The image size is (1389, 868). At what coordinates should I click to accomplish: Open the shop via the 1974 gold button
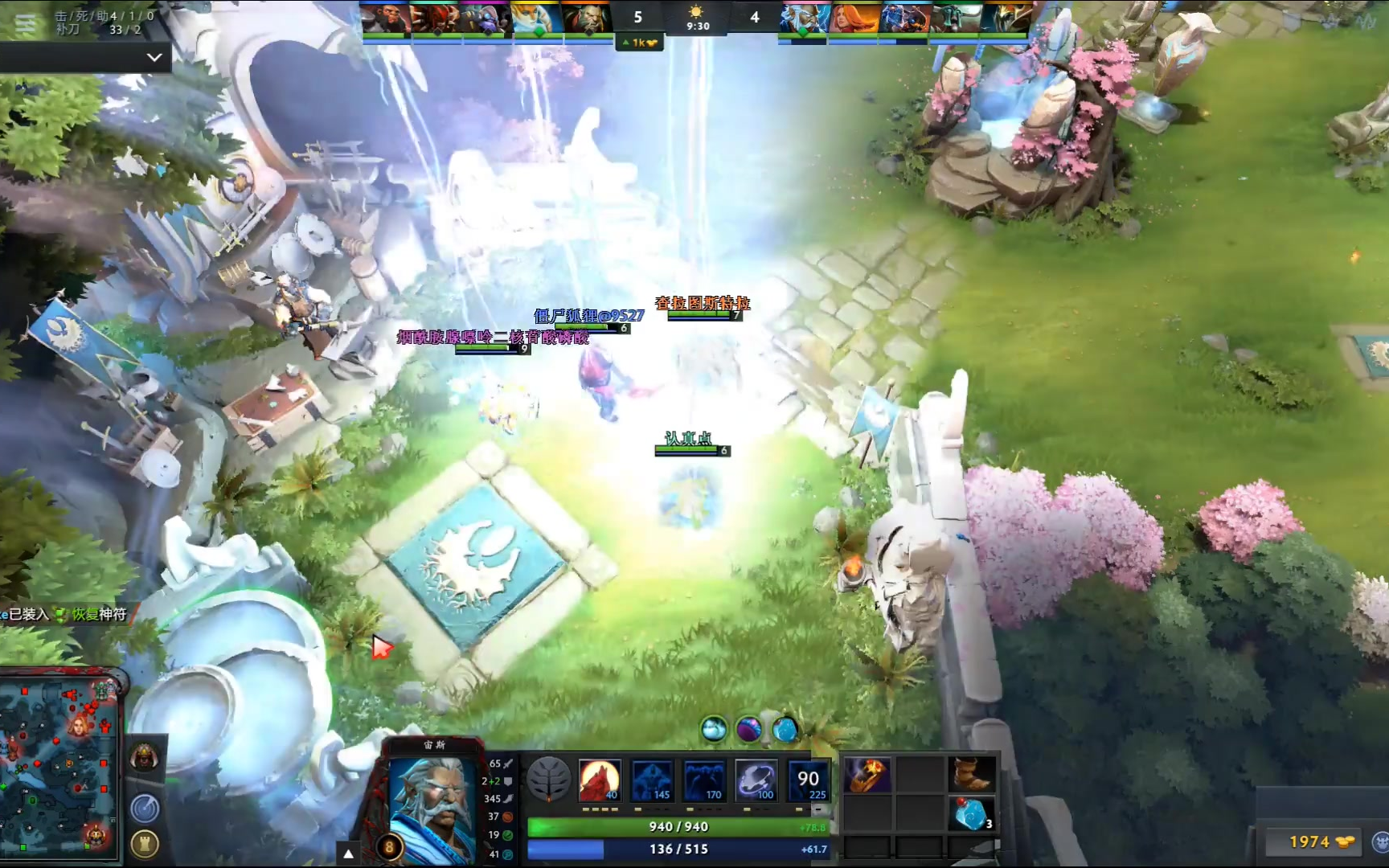(x=1312, y=841)
